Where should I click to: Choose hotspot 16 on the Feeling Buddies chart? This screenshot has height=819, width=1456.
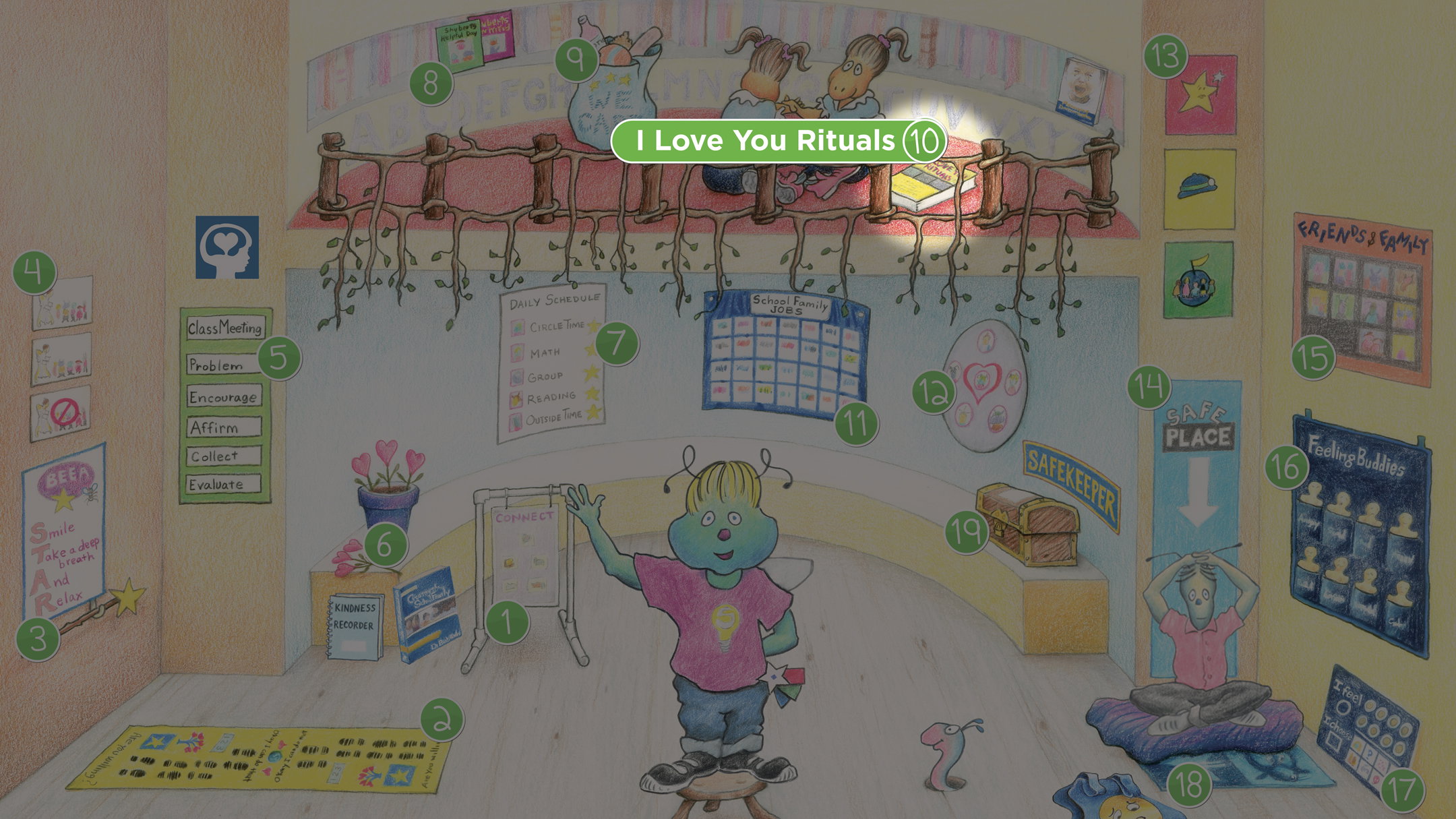tap(1287, 466)
